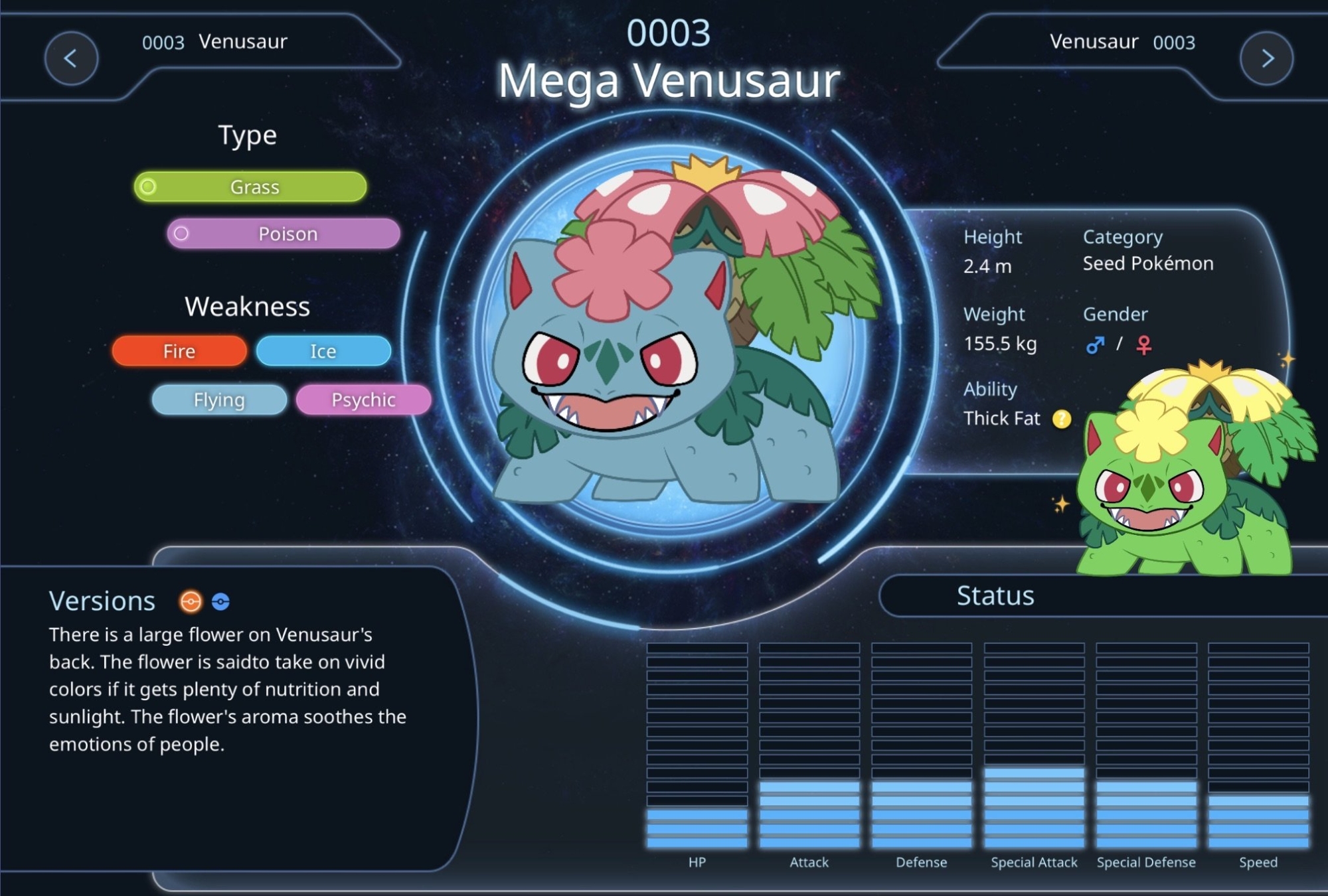Go to the previous Pokémon with left arrow
The width and height of the screenshot is (1328, 896).
pos(71,58)
